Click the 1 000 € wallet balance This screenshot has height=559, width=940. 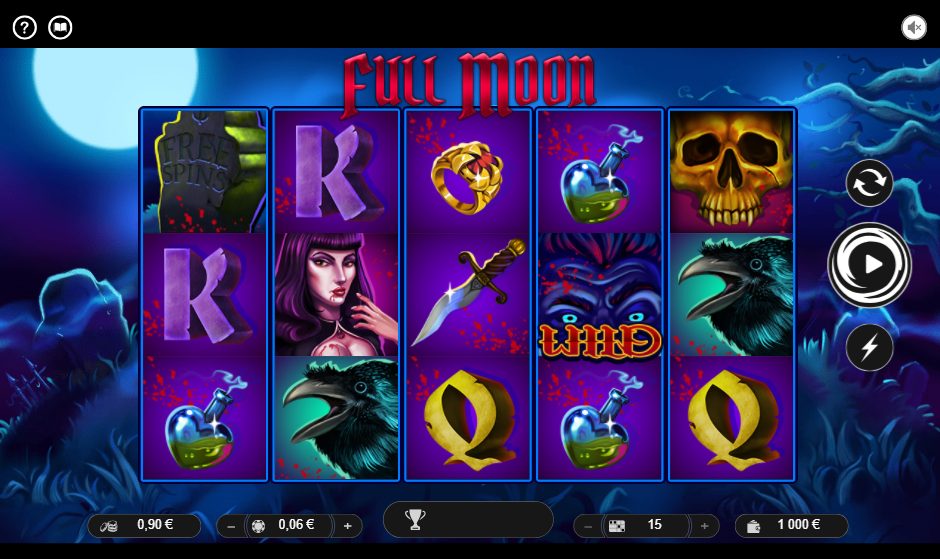pyautogui.click(x=791, y=525)
